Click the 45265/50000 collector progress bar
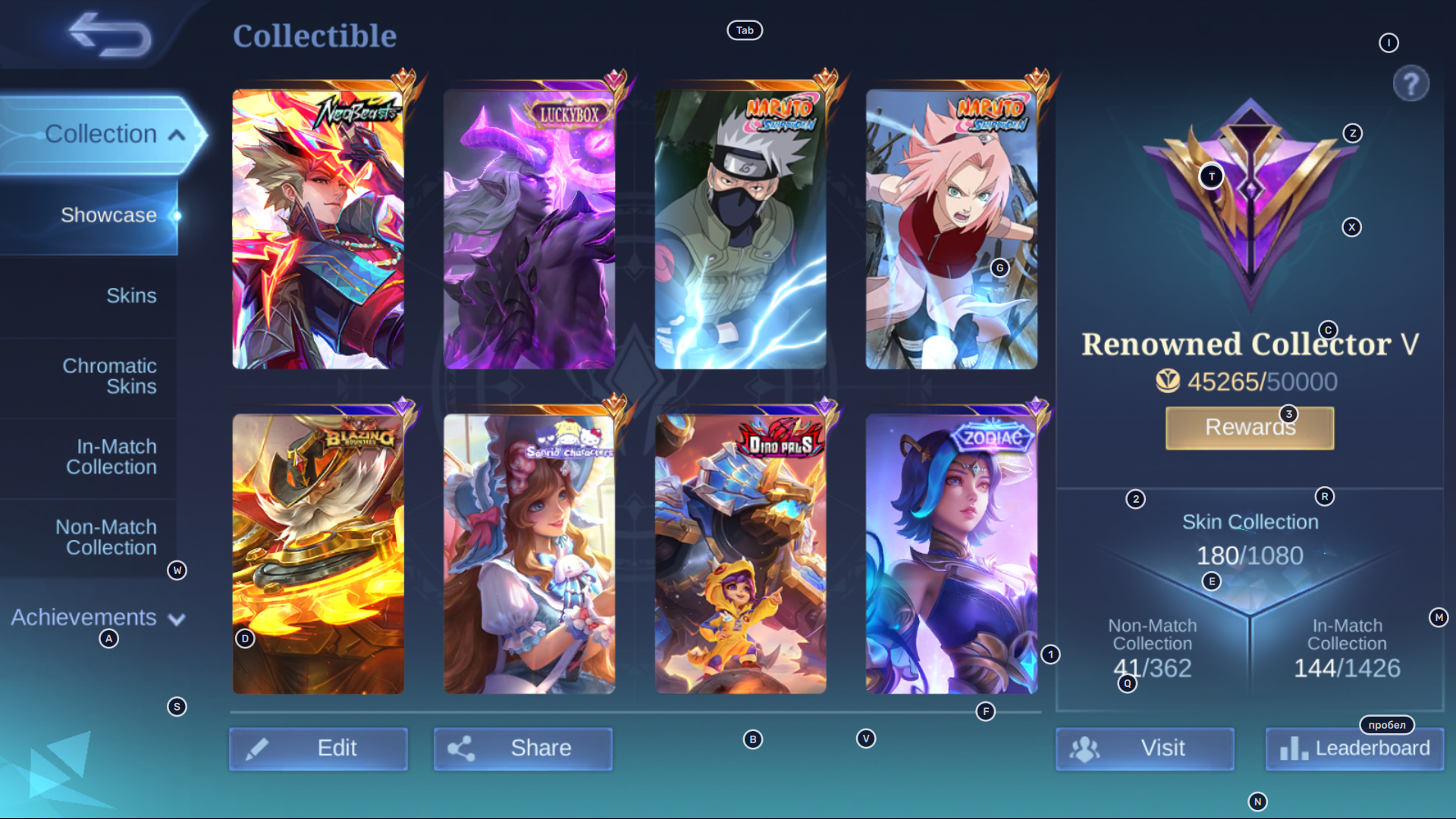 point(1250,382)
